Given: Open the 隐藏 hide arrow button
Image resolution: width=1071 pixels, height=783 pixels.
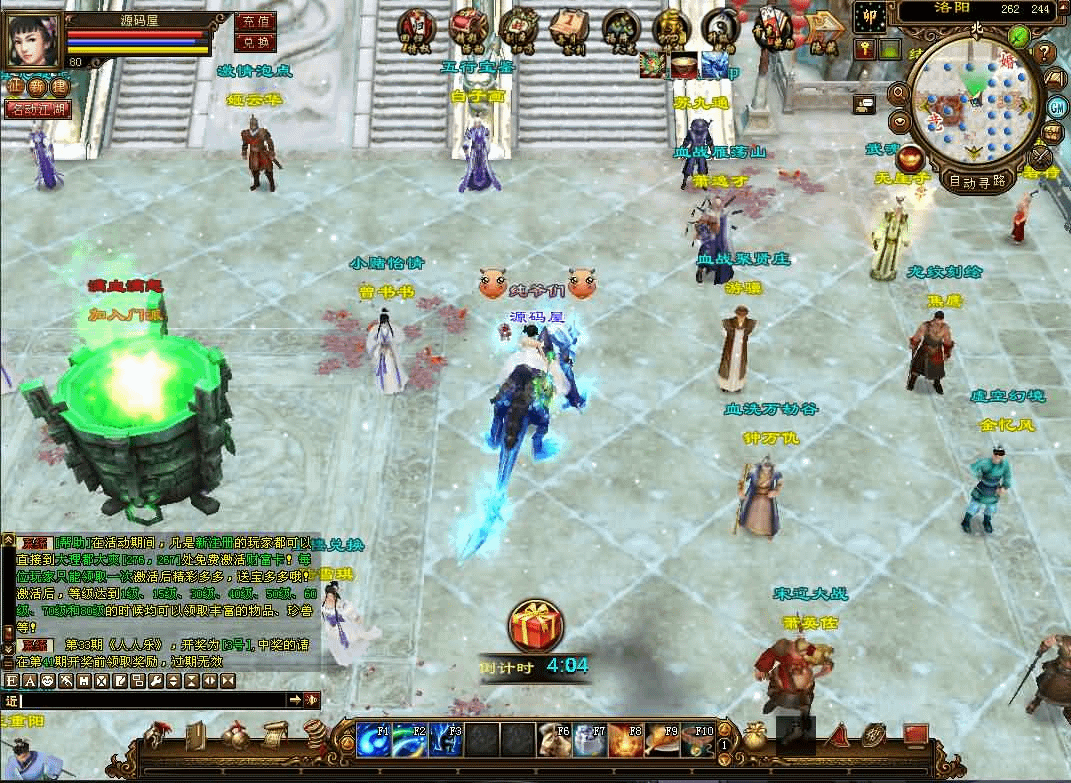Looking at the screenshot, I should coord(824,28).
